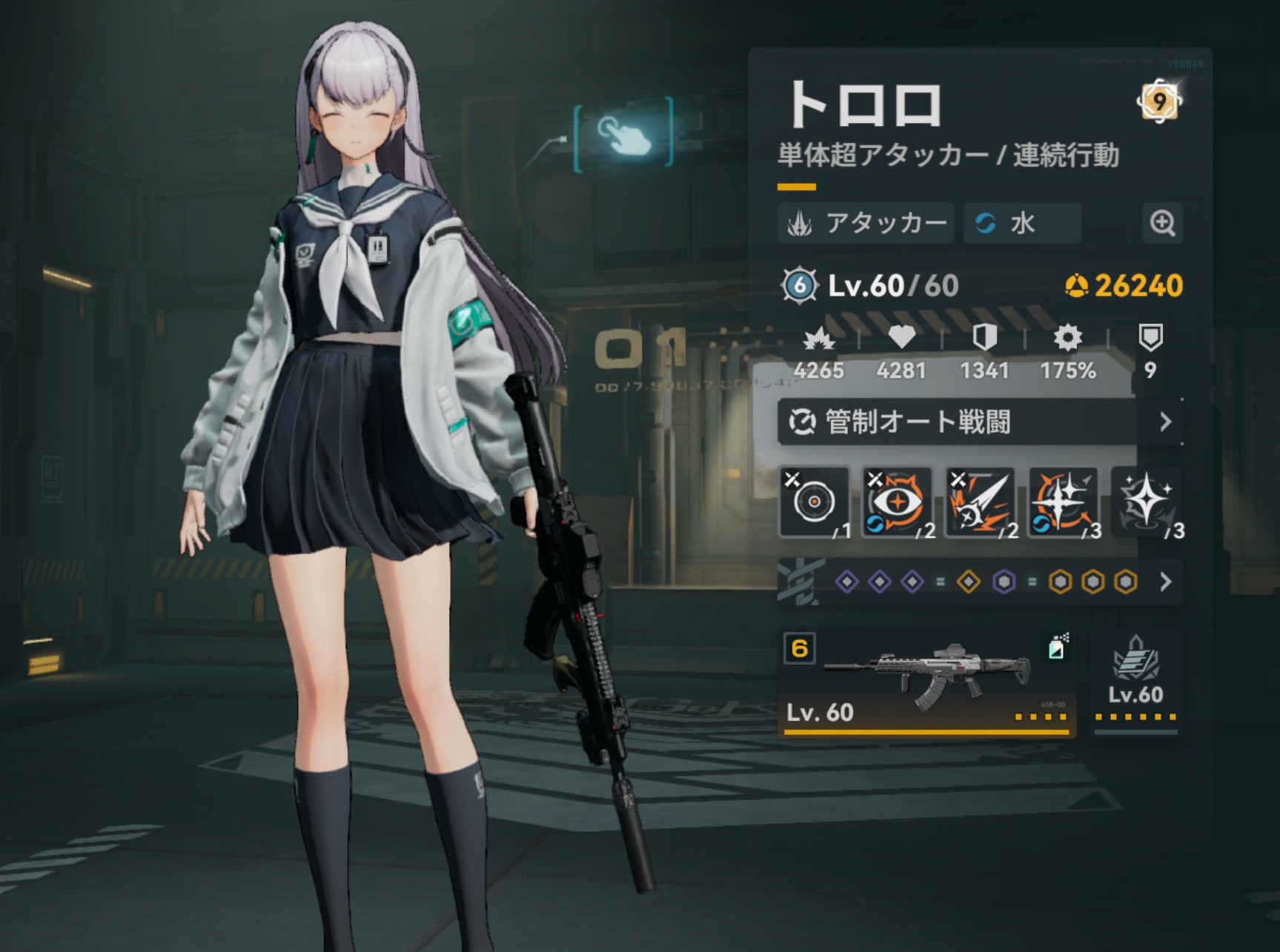Select the blade slash skill icon
Image resolution: width=1280 pixels, height=952 pixels.
(x=981, y=502)
